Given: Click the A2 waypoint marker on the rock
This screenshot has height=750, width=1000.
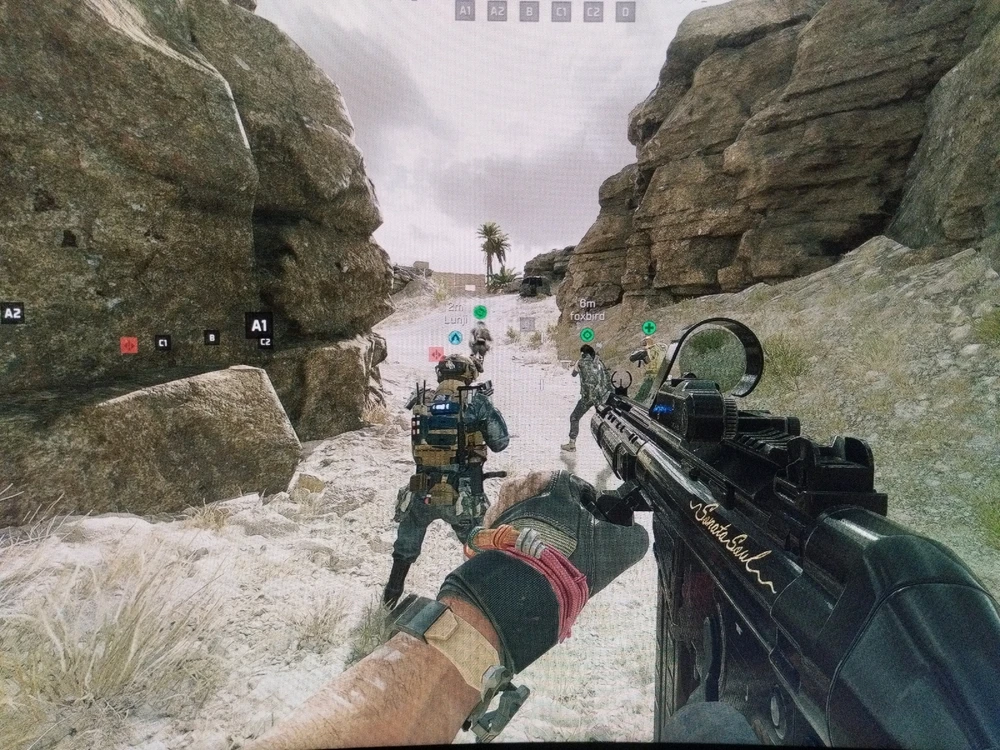Looking at the screenshot, I should pos(12,313).
